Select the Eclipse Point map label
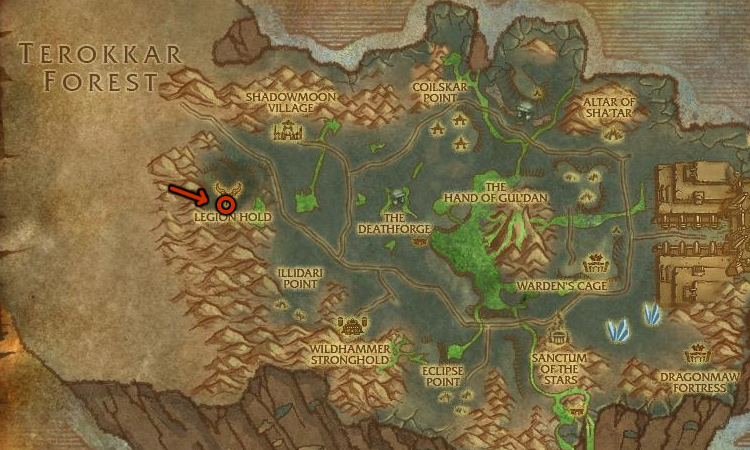The height and width of the screenshot is (450, 750). point(440,374)
